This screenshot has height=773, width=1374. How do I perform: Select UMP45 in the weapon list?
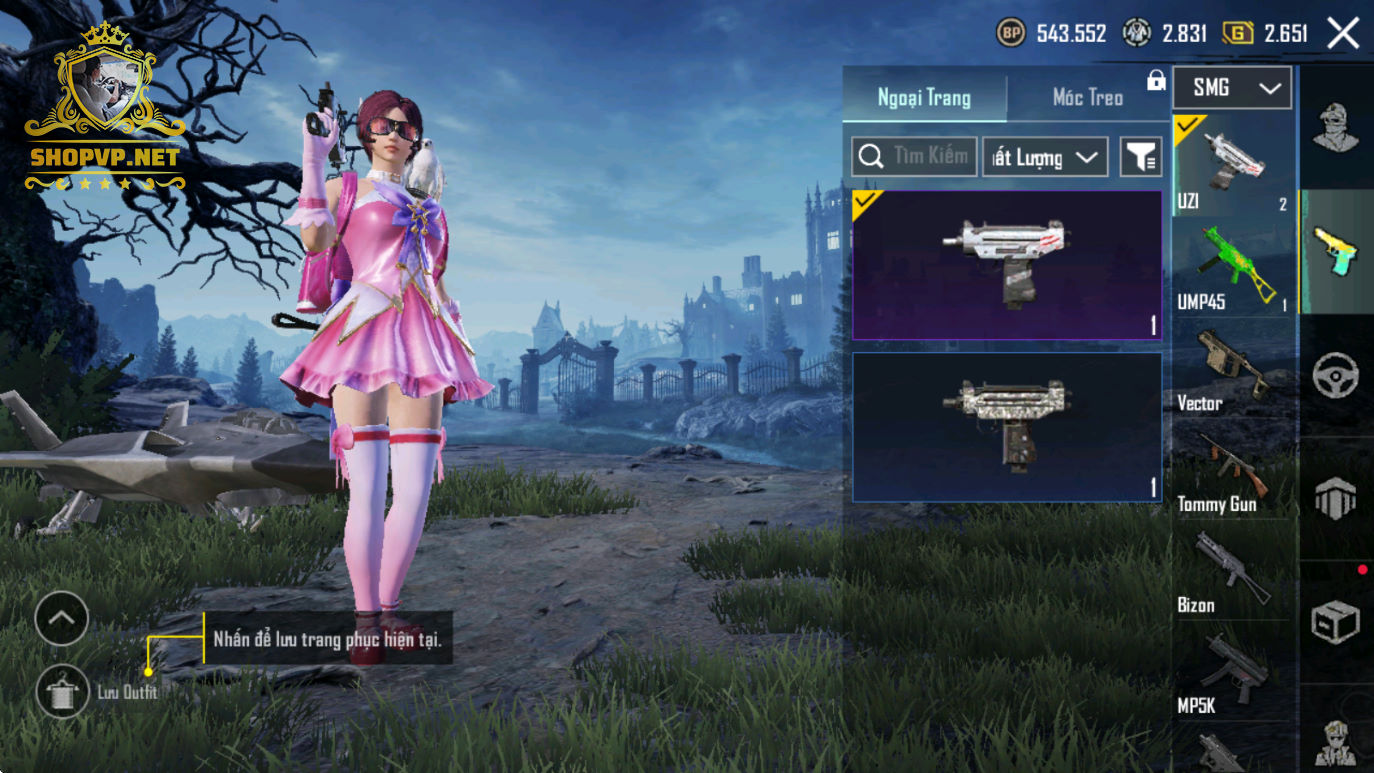tap(1234, 267)
